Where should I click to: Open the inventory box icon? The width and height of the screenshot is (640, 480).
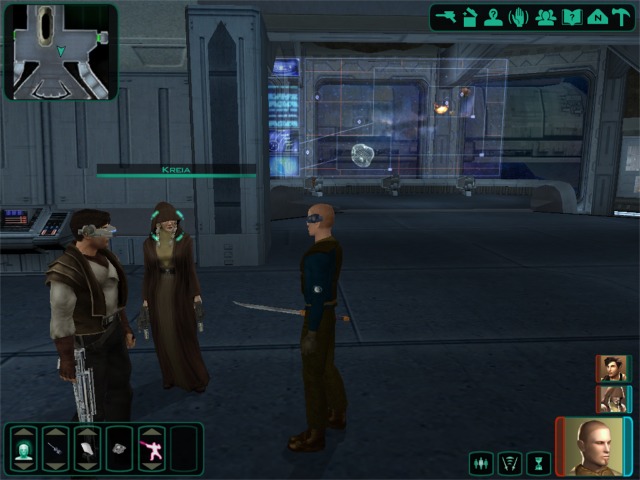[469, 16]
